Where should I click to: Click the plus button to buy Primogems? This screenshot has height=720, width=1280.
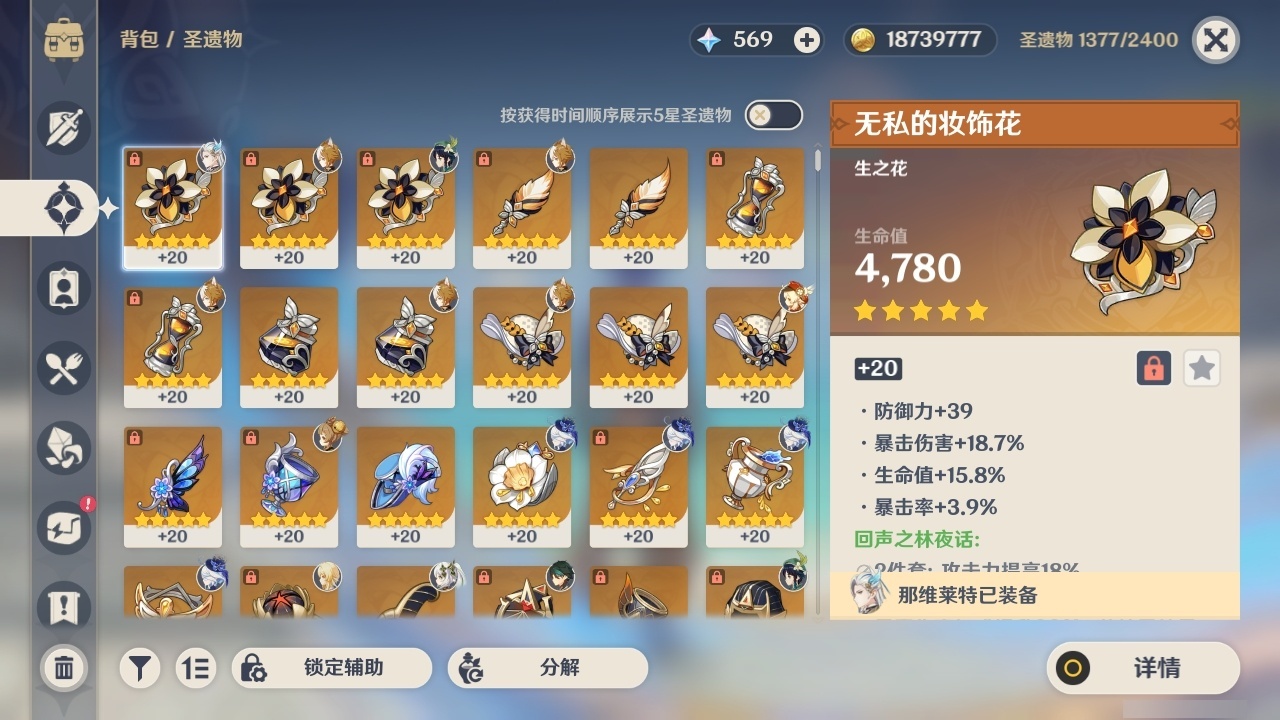(x=804, y=40)
